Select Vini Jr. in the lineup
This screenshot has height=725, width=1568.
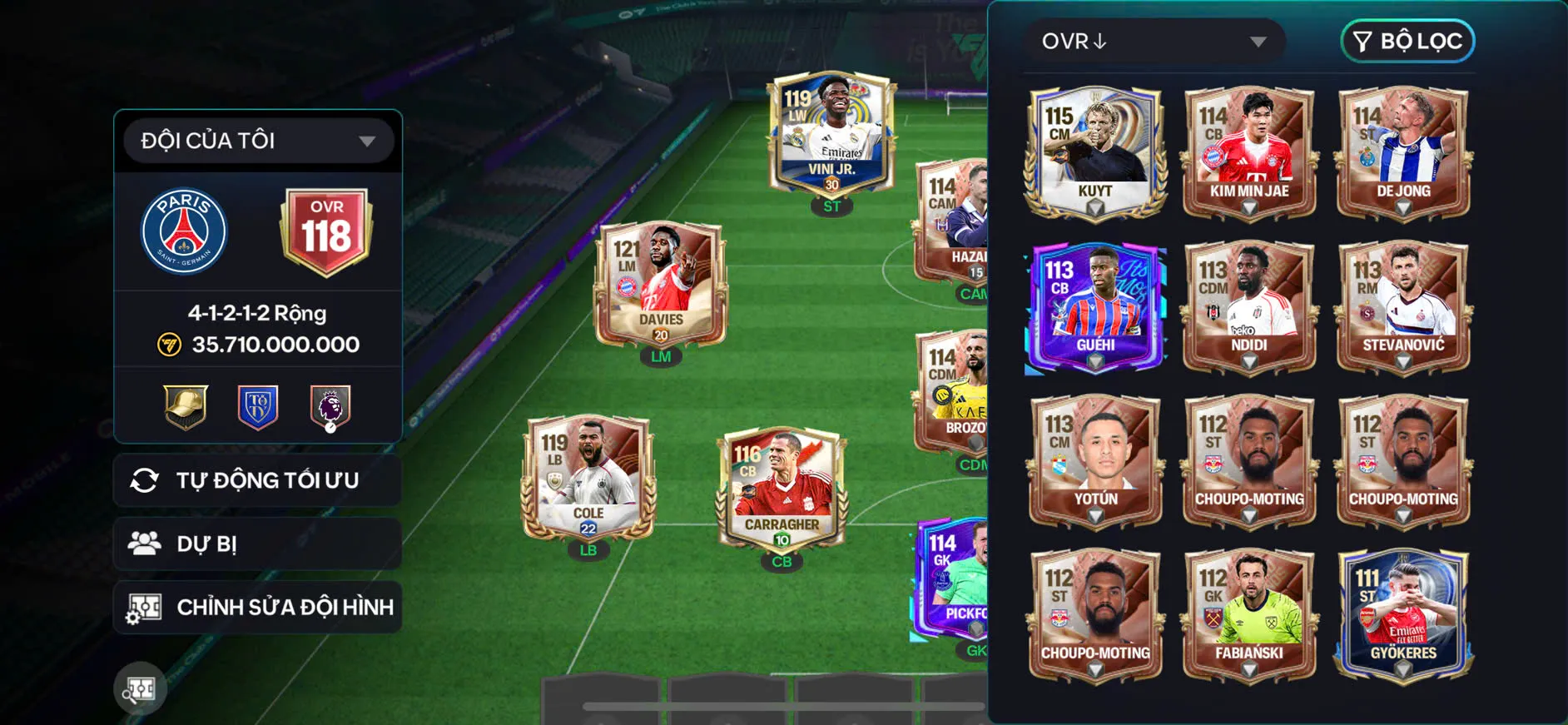[x=831, y=135]
